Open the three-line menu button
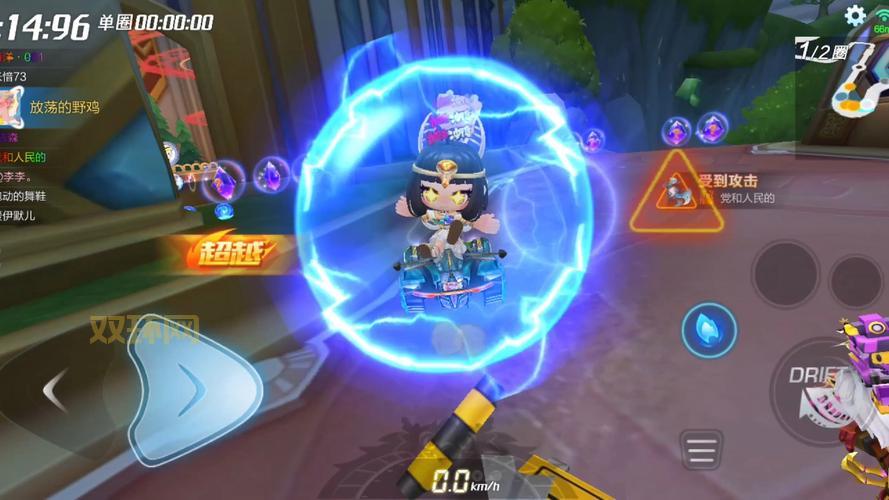The height and width of the screenshot is (500, 889). tap(701, 450)
